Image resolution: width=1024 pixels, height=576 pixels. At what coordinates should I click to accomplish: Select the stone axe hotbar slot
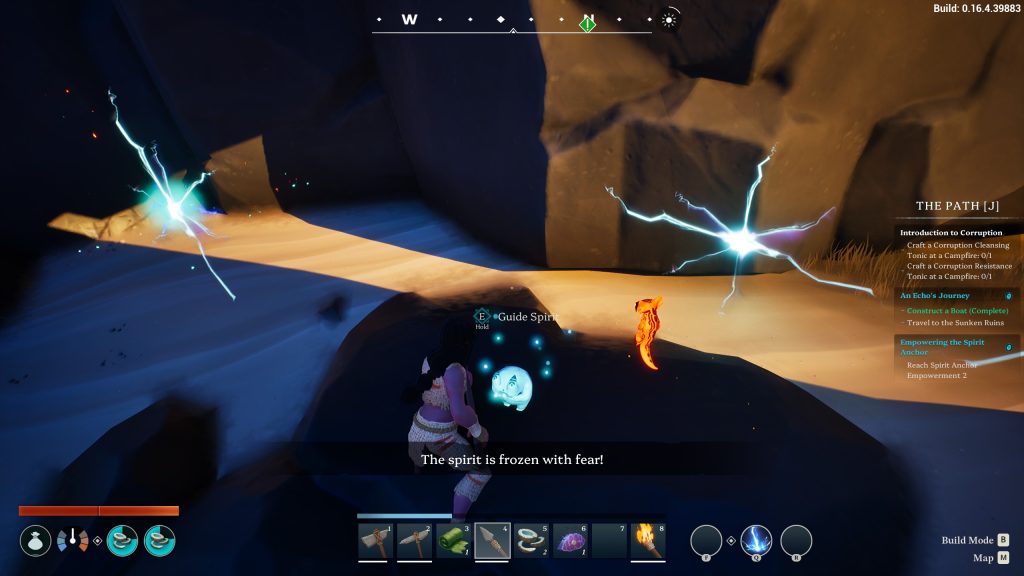[375, 540]
